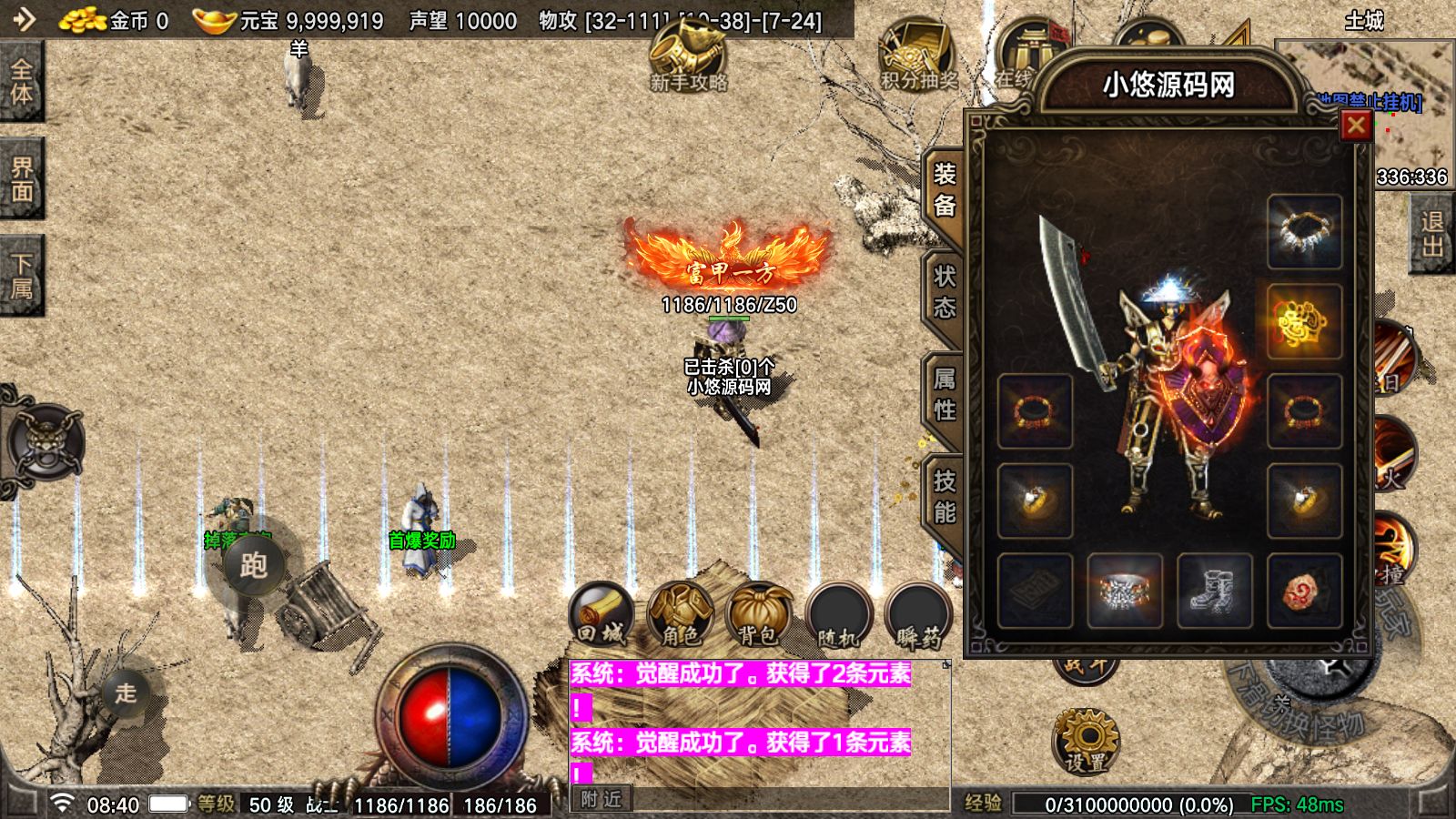The width and height of the screenshot is (1456, 819).
Task: Open the 积分抽奖 points lottery
Action: click(917, 55)
